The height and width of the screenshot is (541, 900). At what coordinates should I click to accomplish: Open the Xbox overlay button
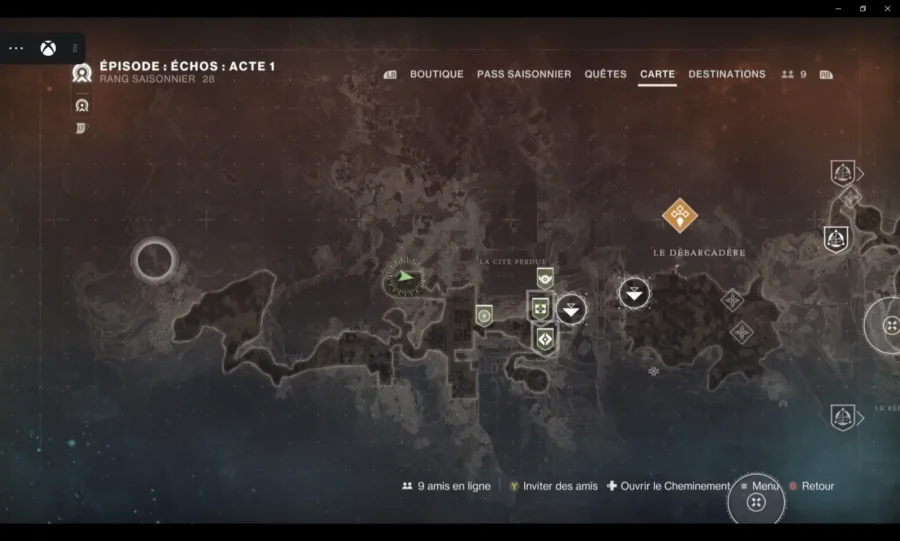pyautogui.click(x=48, y=48)
